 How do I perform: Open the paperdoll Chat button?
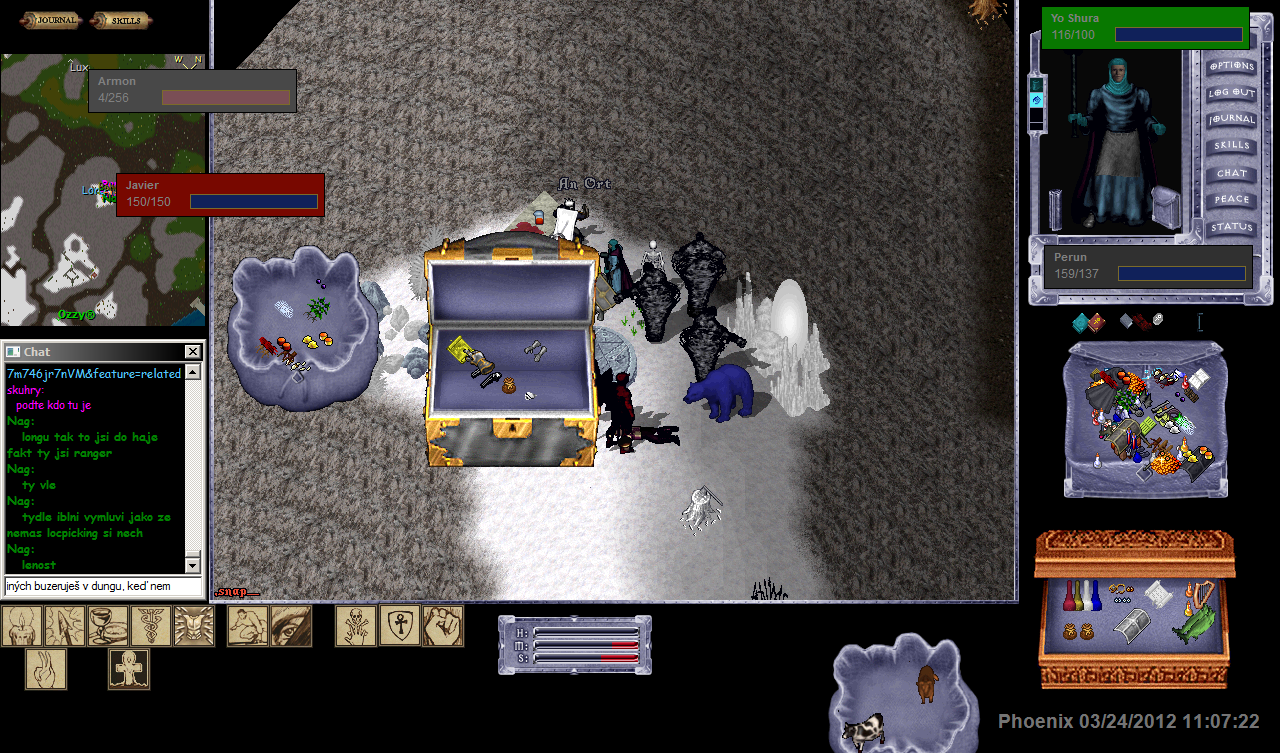point(1231,173)
